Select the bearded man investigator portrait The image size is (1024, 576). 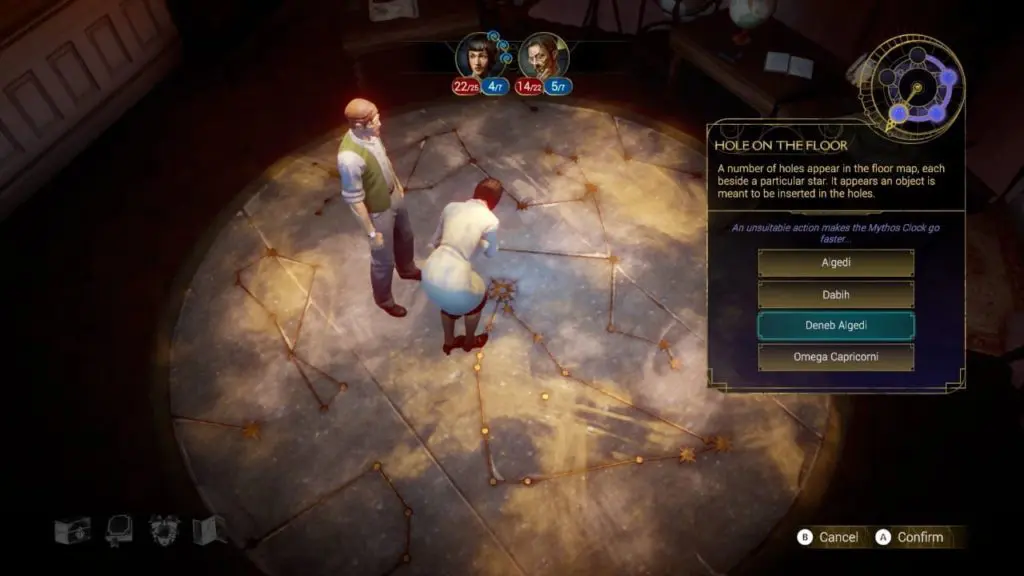pos(543,54)
